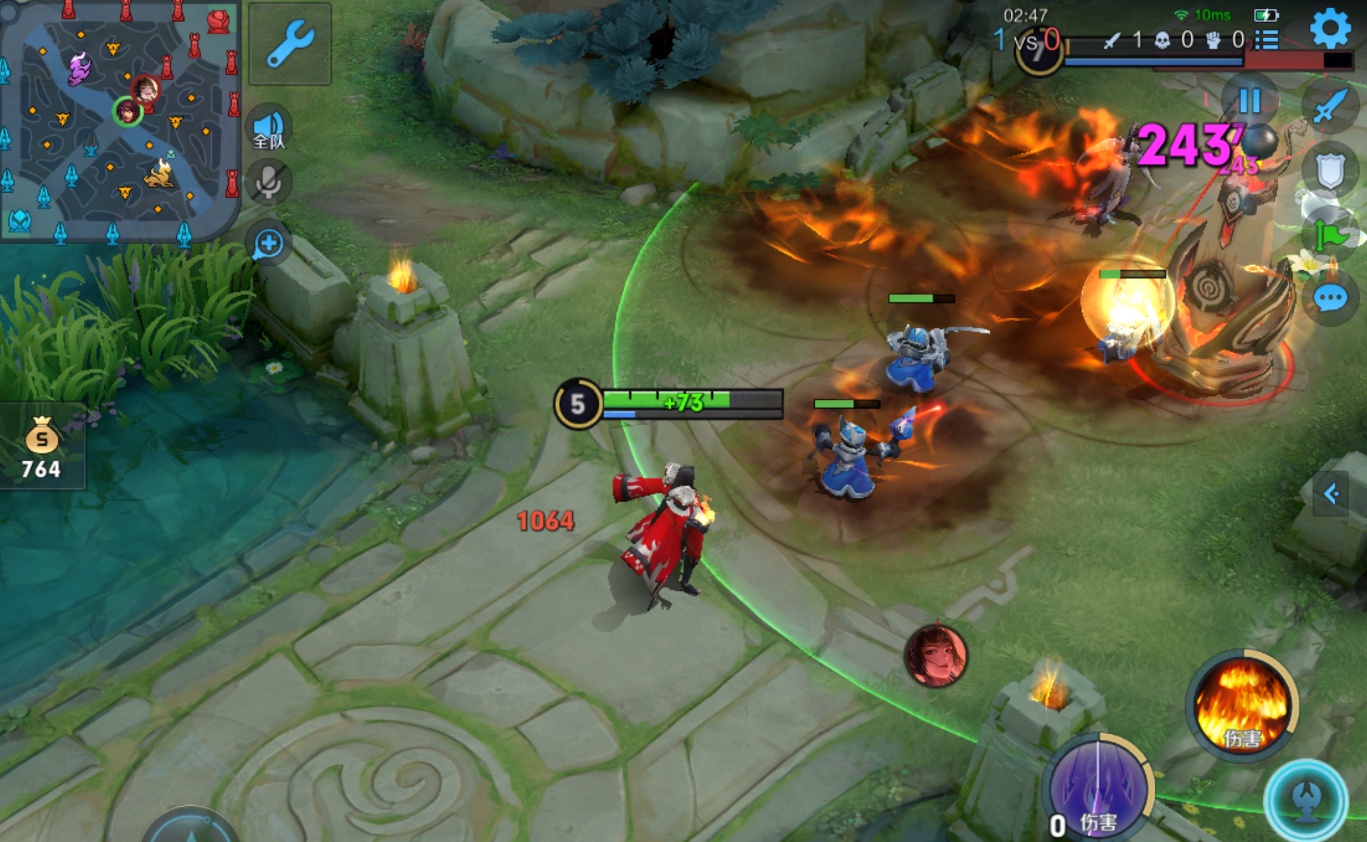Open the gear settings menu
1367x842 pixels.
point(1330,28)
